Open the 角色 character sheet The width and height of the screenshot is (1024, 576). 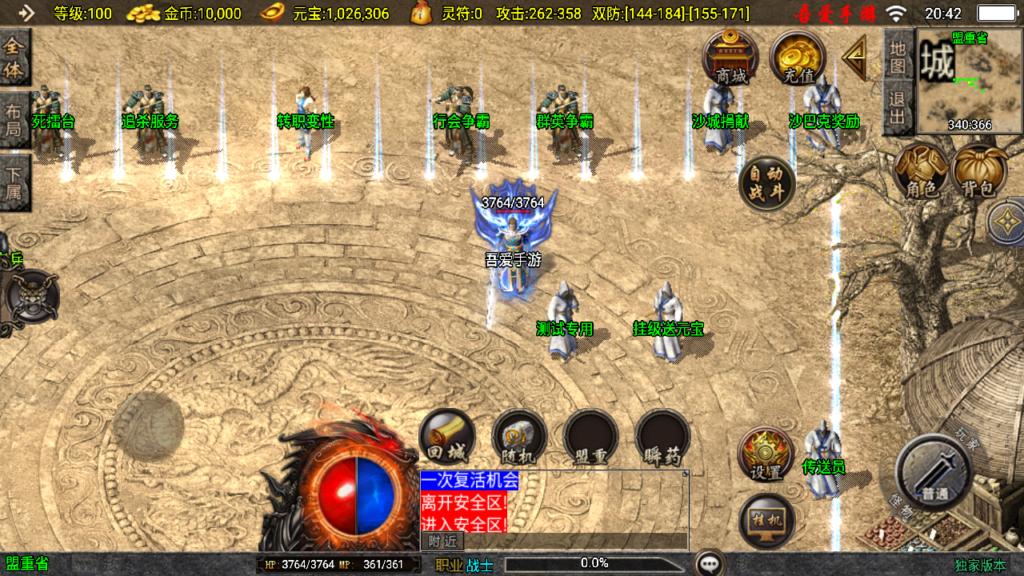point(921,170)
